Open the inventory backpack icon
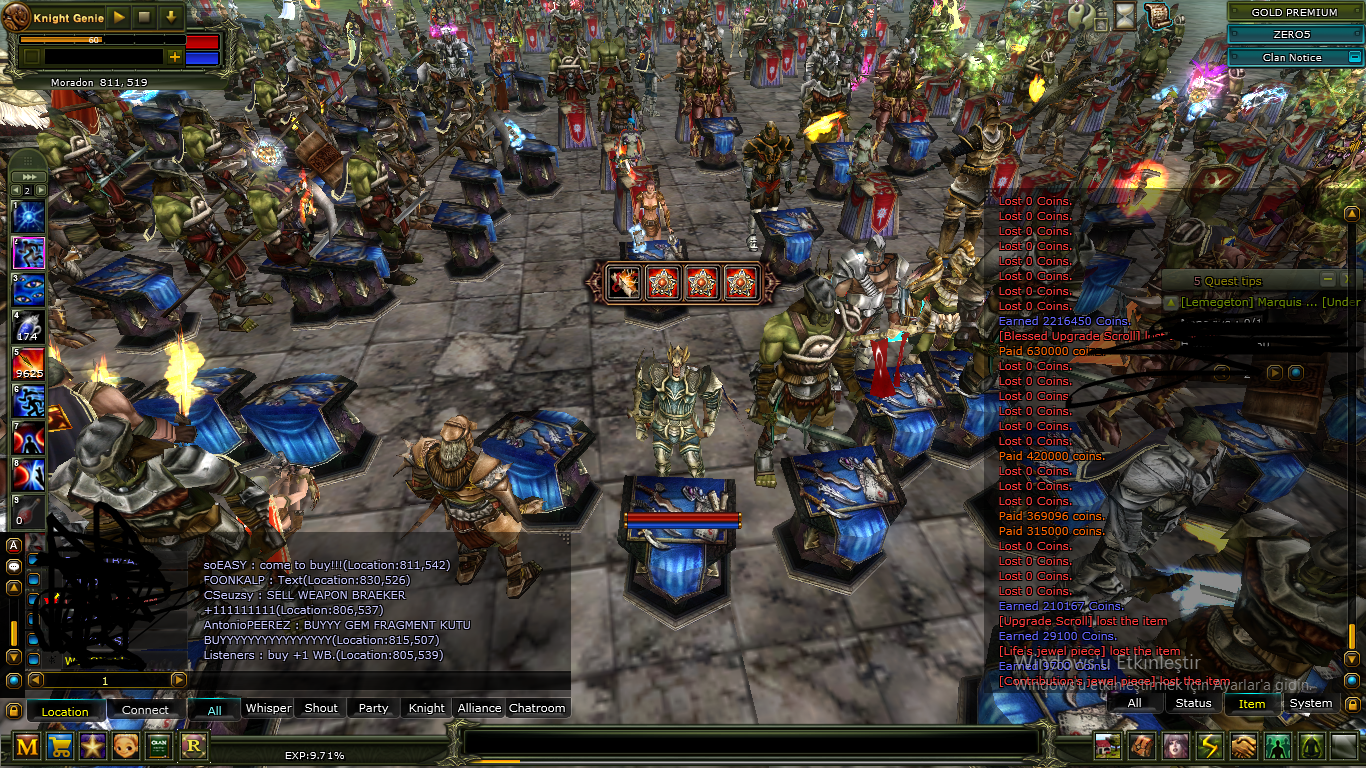Image resolution: width=1366 pixels, height=768 pixels. 1141,746
